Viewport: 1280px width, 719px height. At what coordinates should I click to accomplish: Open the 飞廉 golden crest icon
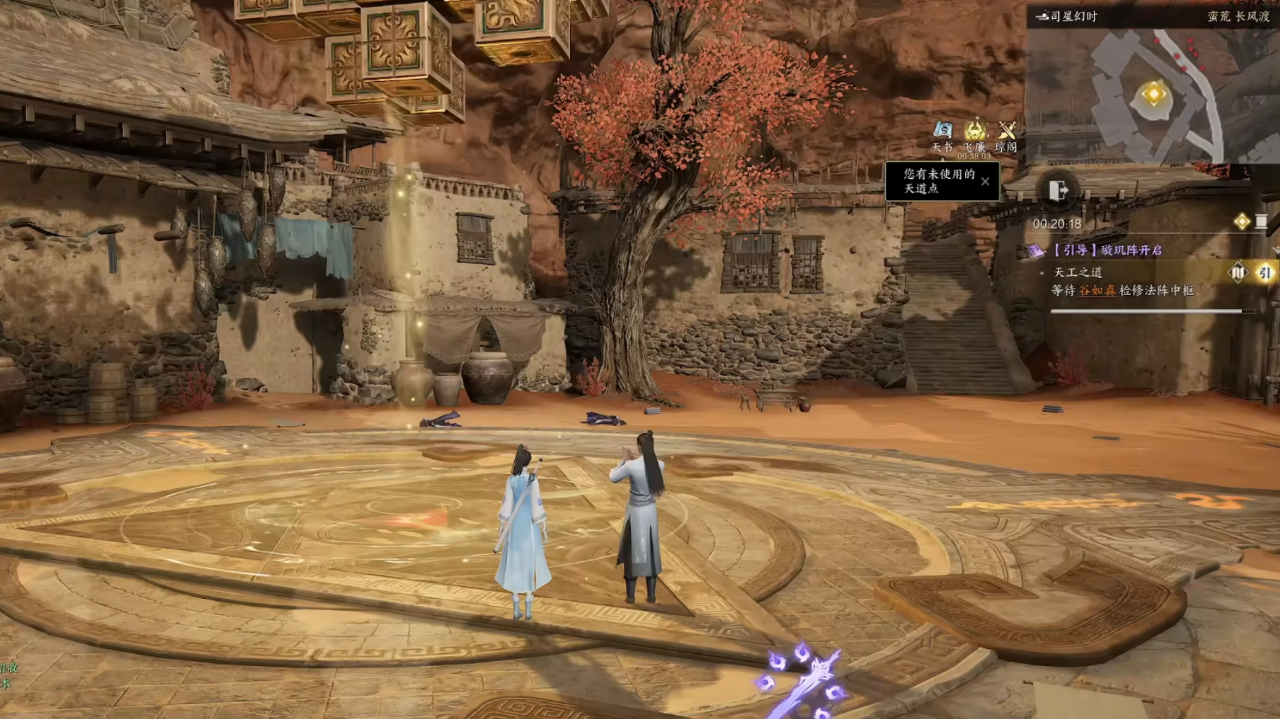[975, 130]
